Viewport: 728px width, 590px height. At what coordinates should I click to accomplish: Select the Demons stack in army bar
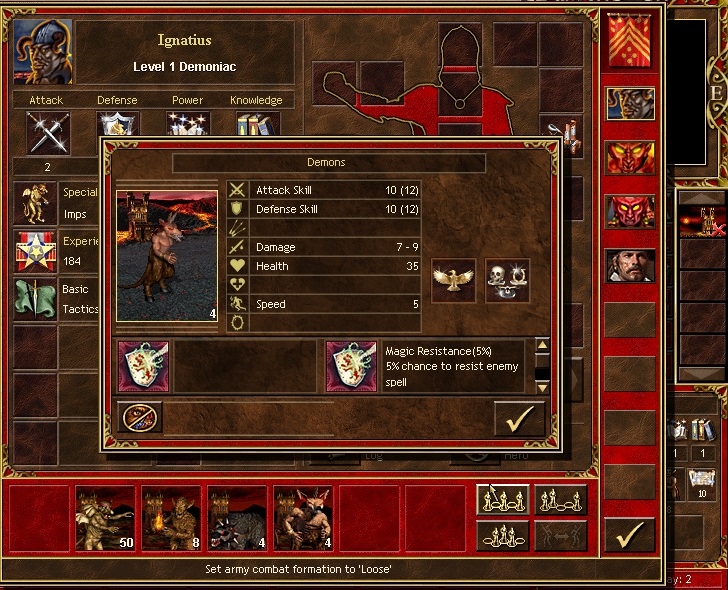pyautogui.click(x=303, y=518)
